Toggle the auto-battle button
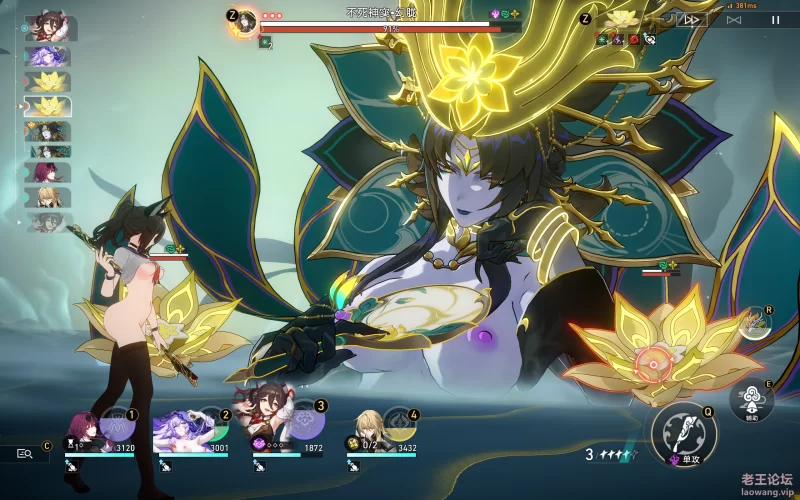The image size is (800, 500). (735, 19)
